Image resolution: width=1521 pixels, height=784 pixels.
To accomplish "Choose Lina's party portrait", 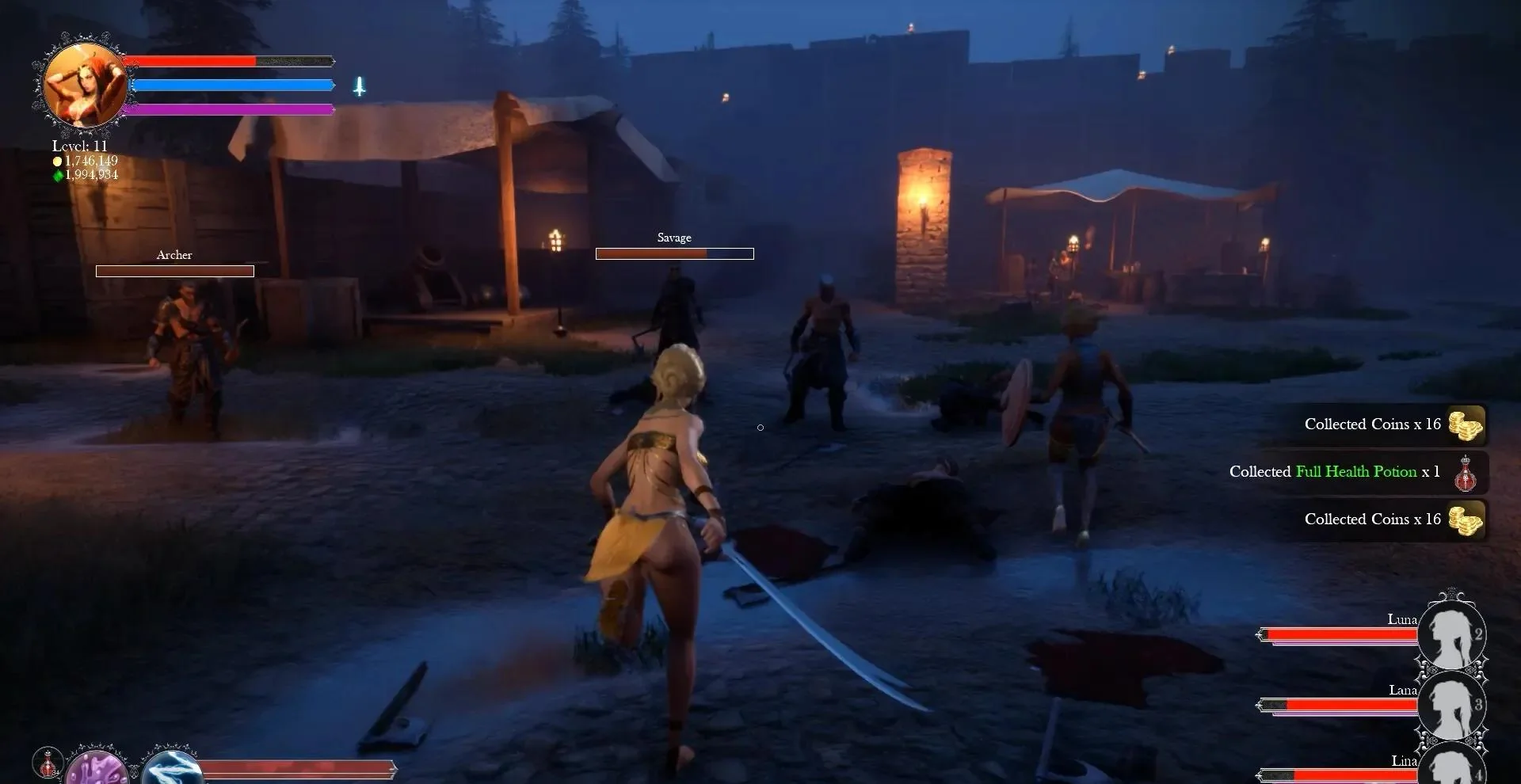I will [x=1451, y=765].
